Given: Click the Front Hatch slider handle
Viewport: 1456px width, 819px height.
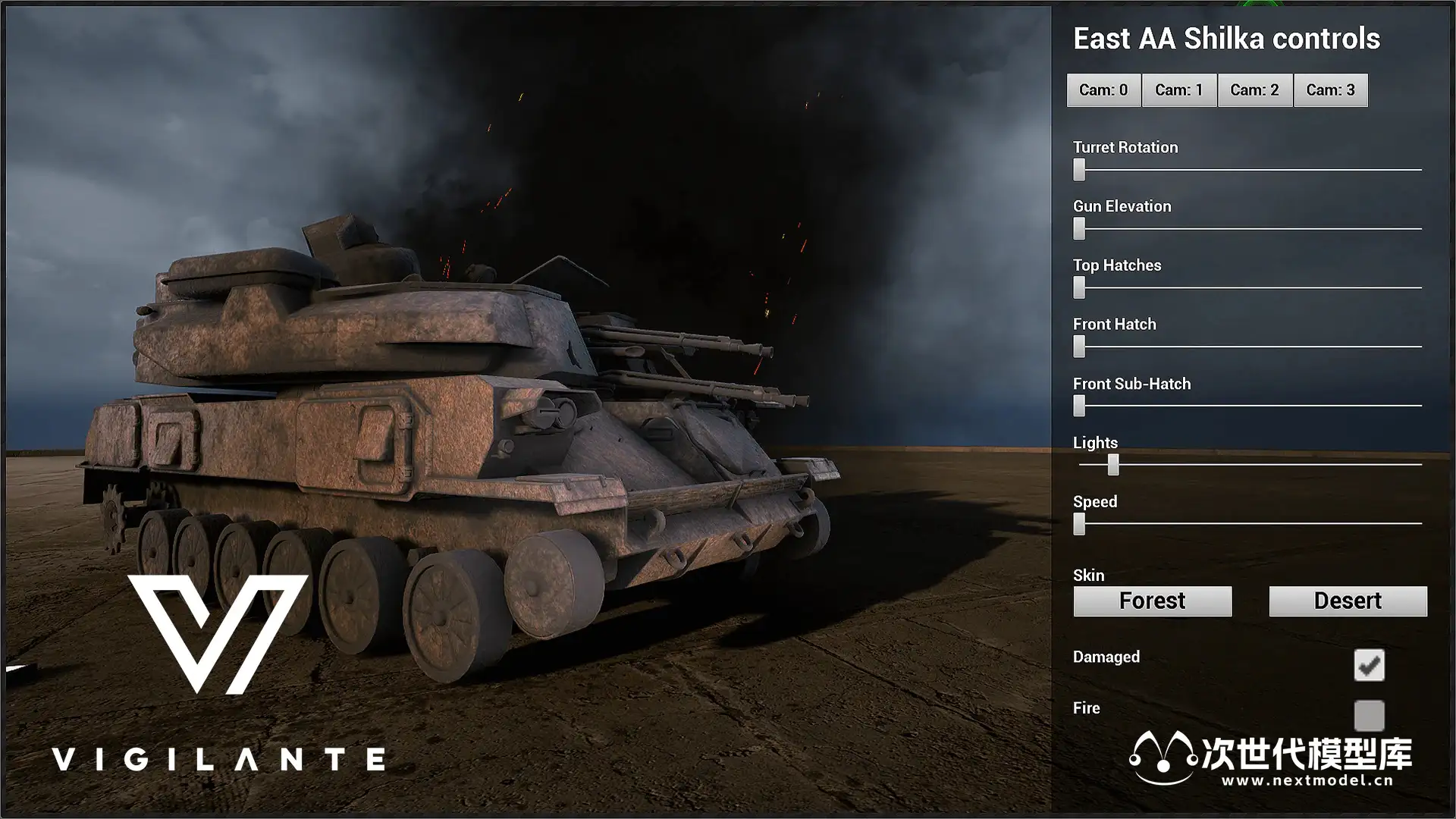Looking at the screenshot, I should click(1079, 347).
